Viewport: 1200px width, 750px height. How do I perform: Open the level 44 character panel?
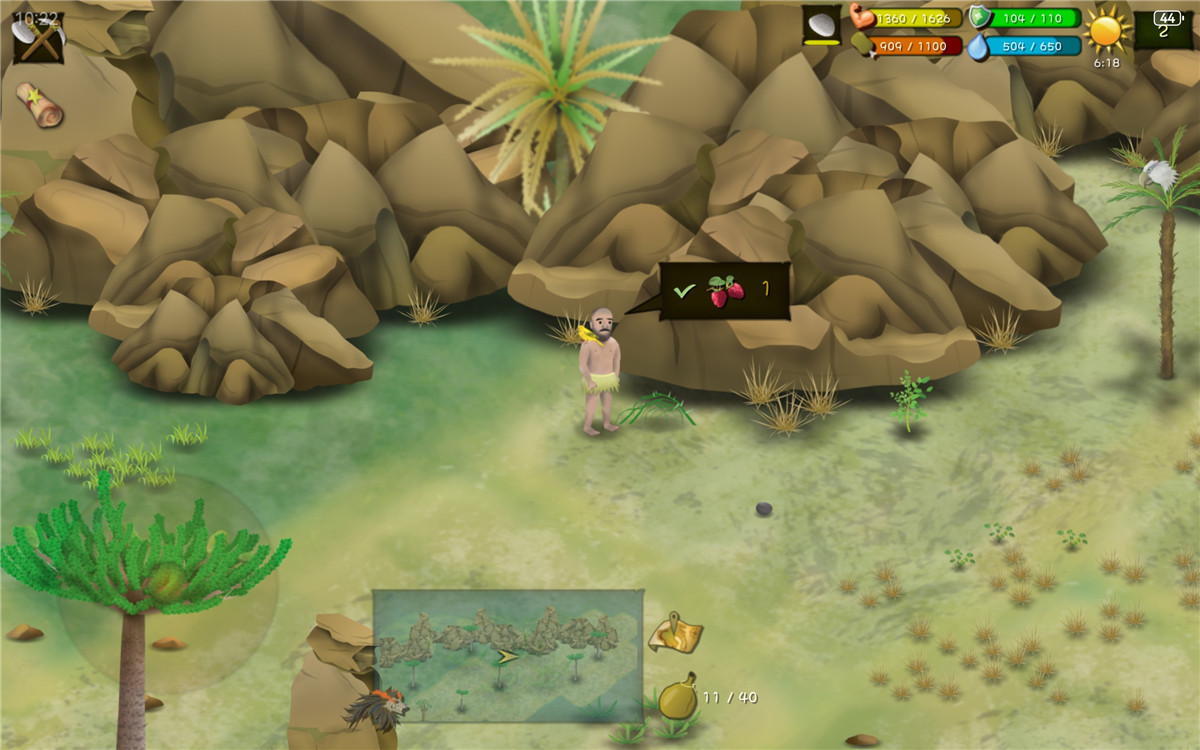coord(1164,27)
